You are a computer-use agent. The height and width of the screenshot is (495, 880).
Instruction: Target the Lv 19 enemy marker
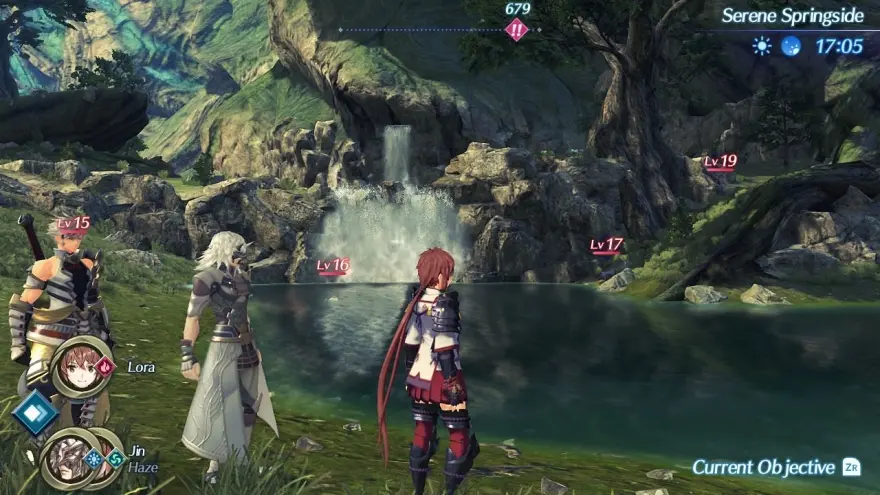tap(720, 162)
